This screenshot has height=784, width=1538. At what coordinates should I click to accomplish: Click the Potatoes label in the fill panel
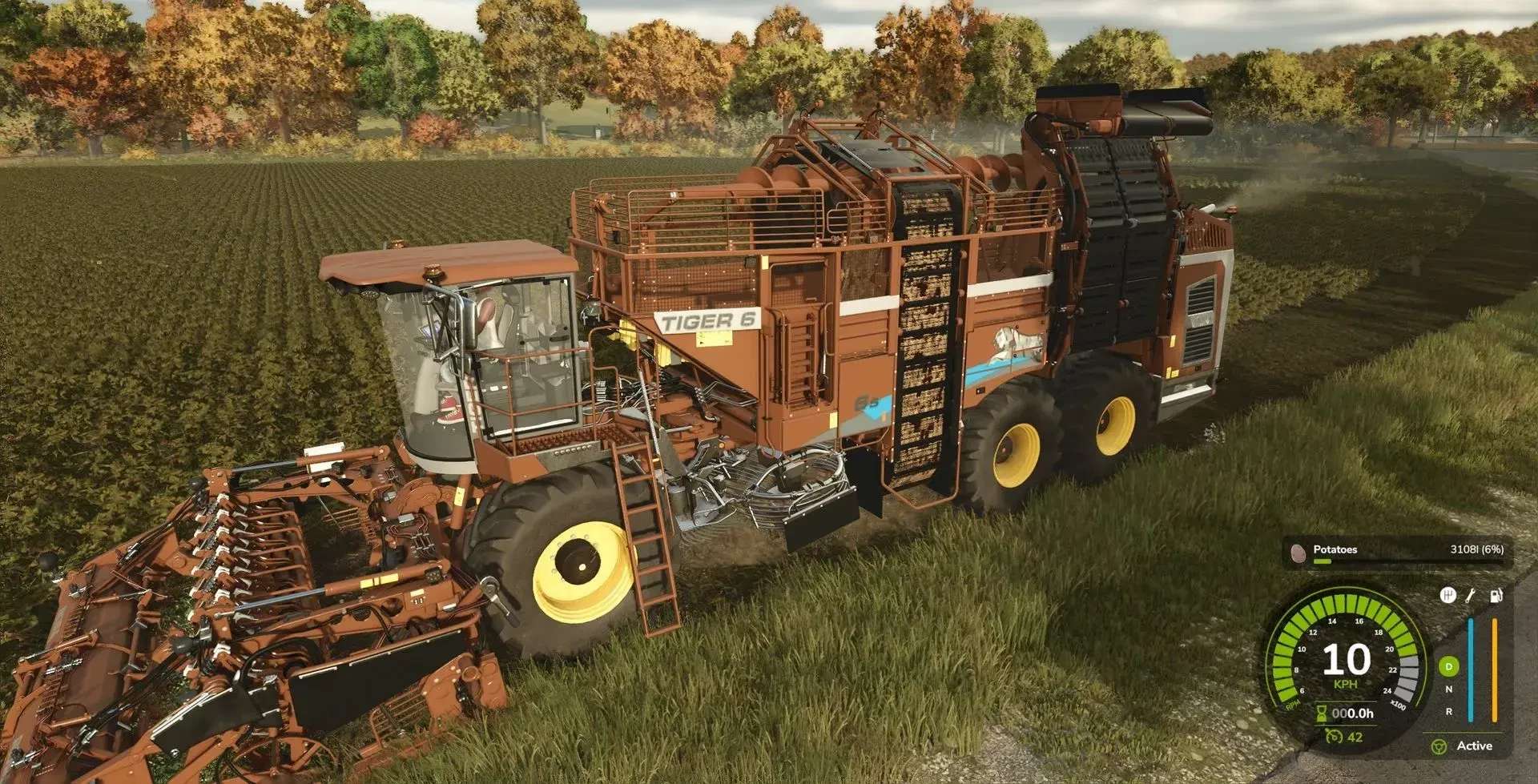click(x=1335, y=549)
